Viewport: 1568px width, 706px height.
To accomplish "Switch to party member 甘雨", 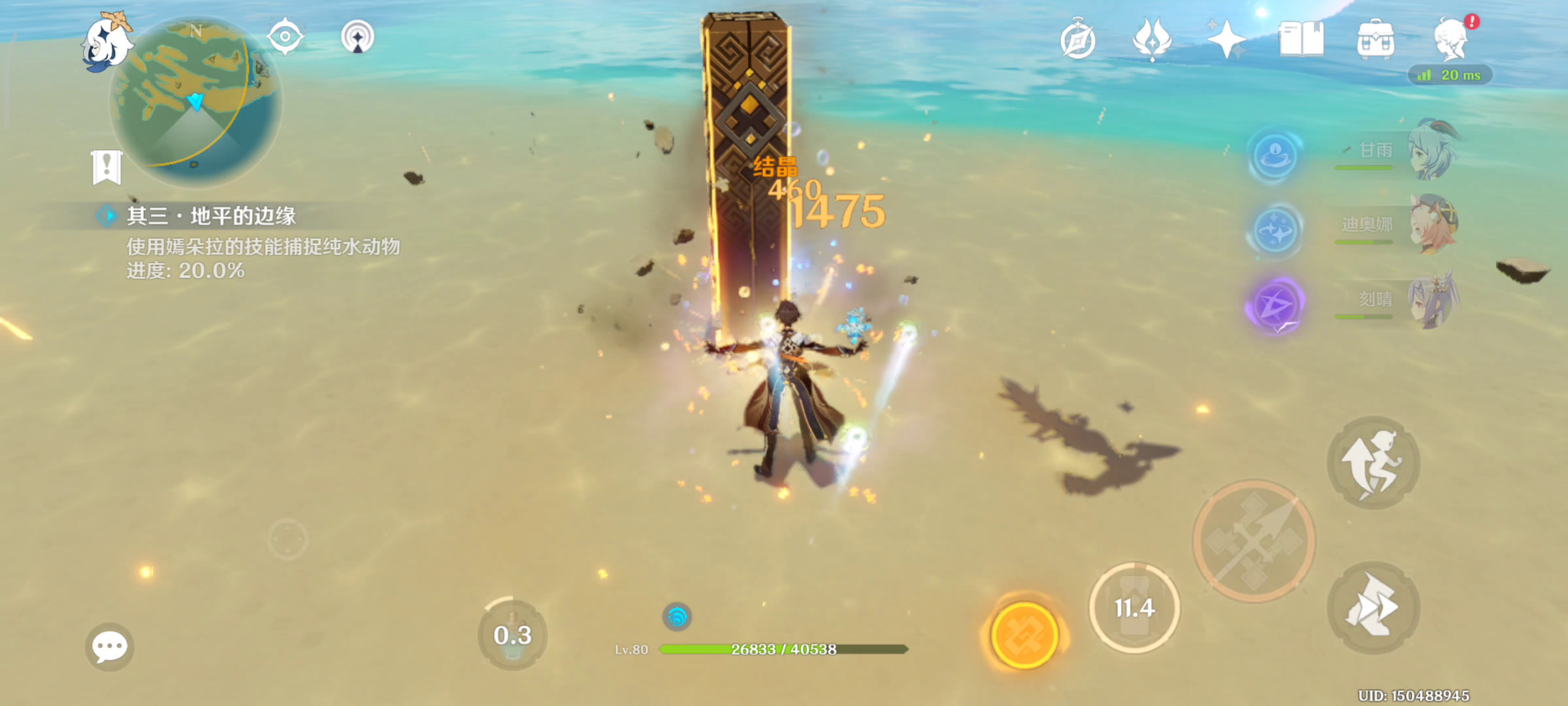I will pyautogui.click(x=1431, y=152).
